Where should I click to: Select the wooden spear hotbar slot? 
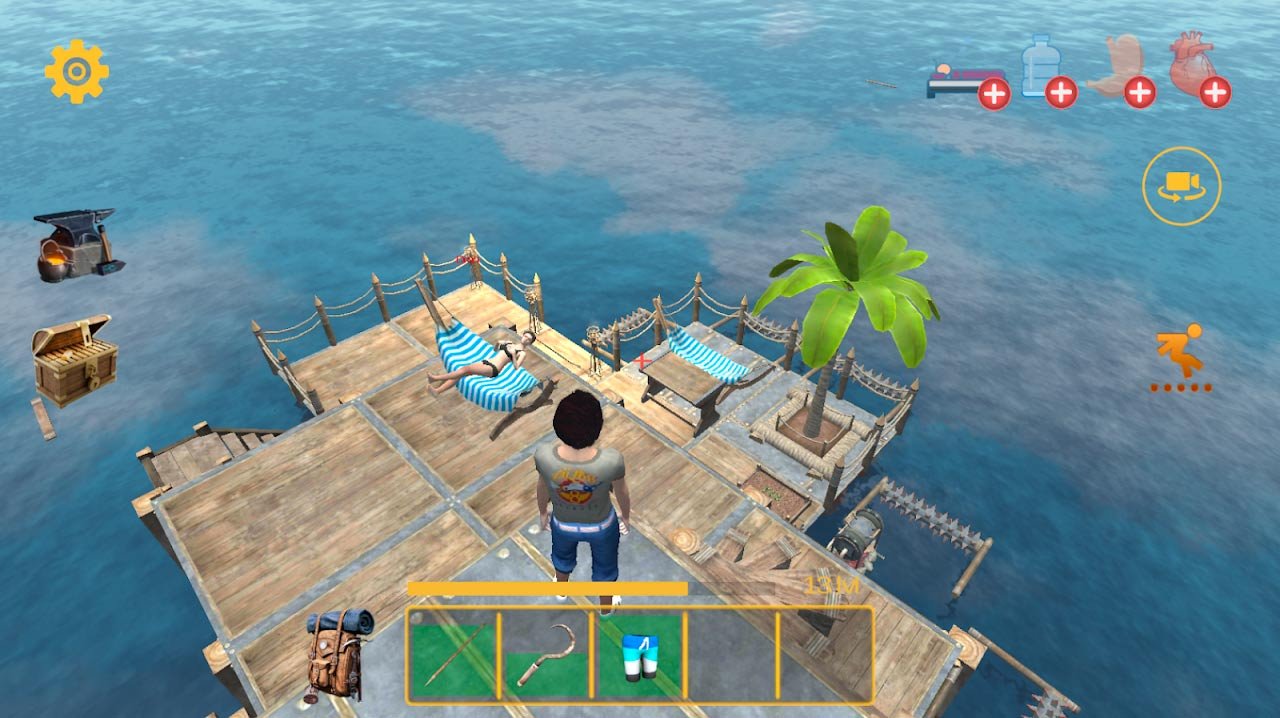click(452, 655)
